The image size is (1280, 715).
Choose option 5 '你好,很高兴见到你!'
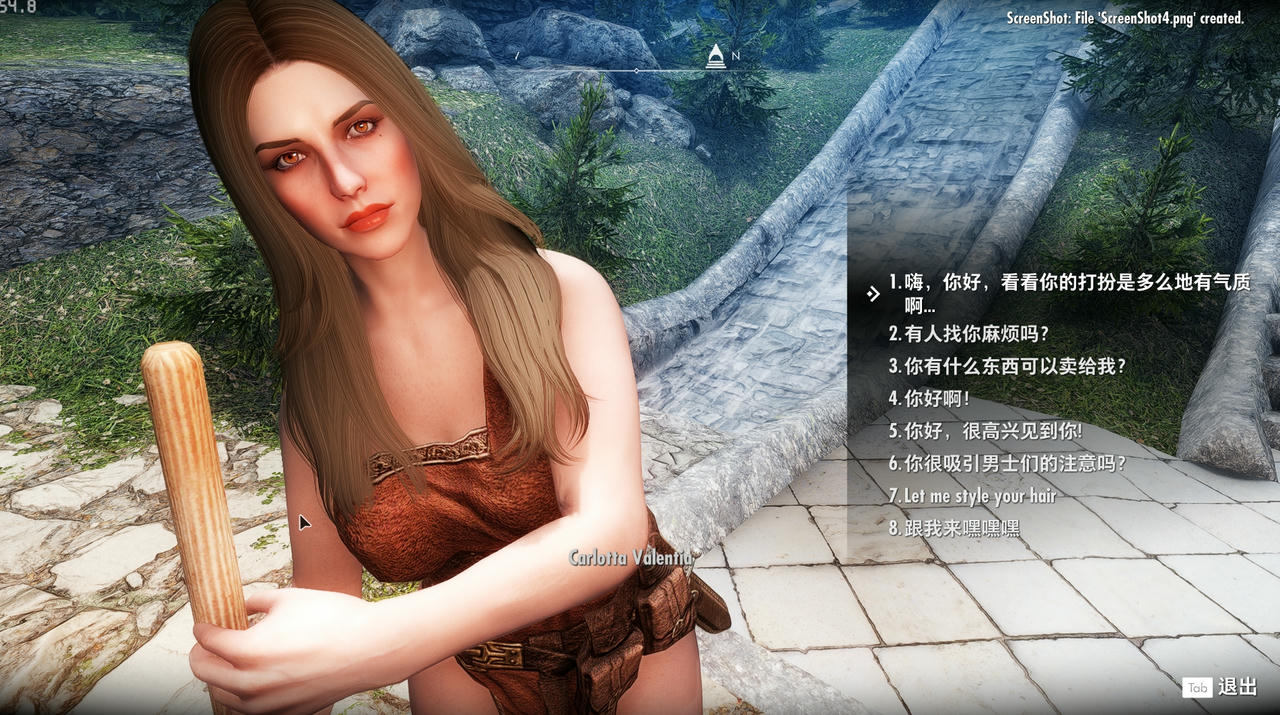[985, 432]
